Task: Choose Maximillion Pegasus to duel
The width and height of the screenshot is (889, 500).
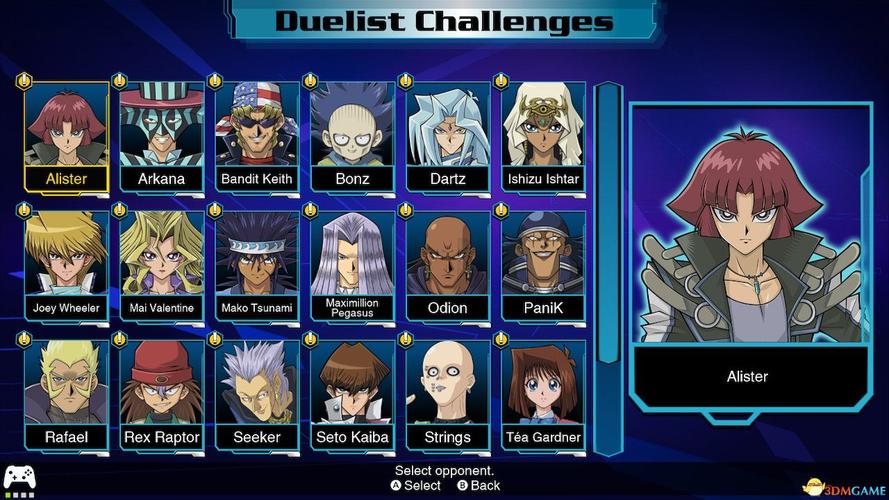Action: coord(352,265)
